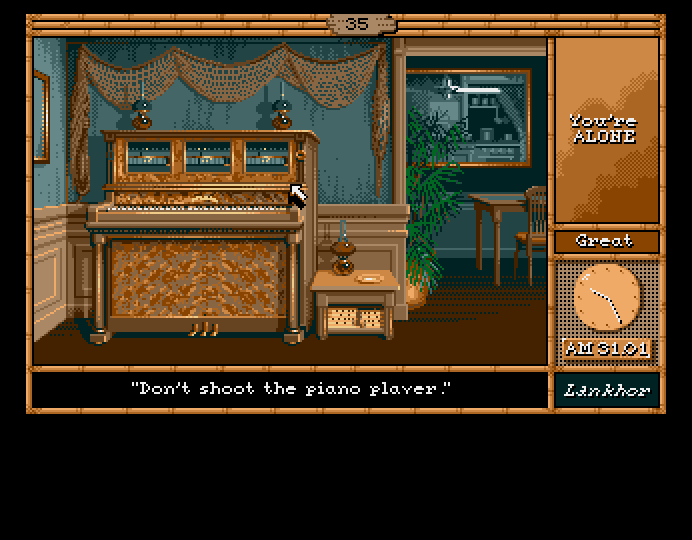This screenshot has width=692, height=540.
Task: Click the "Great" condition box
Action: 606,241
